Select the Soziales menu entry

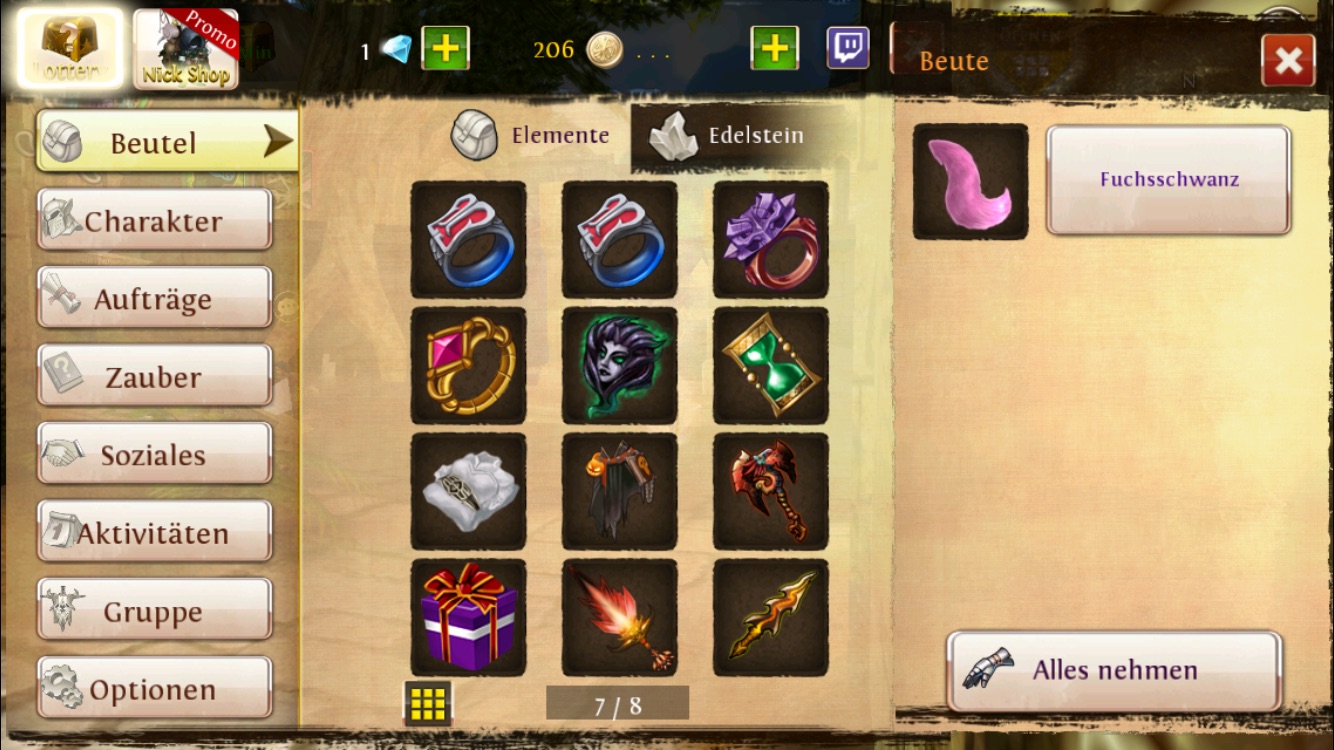point(155,454)
